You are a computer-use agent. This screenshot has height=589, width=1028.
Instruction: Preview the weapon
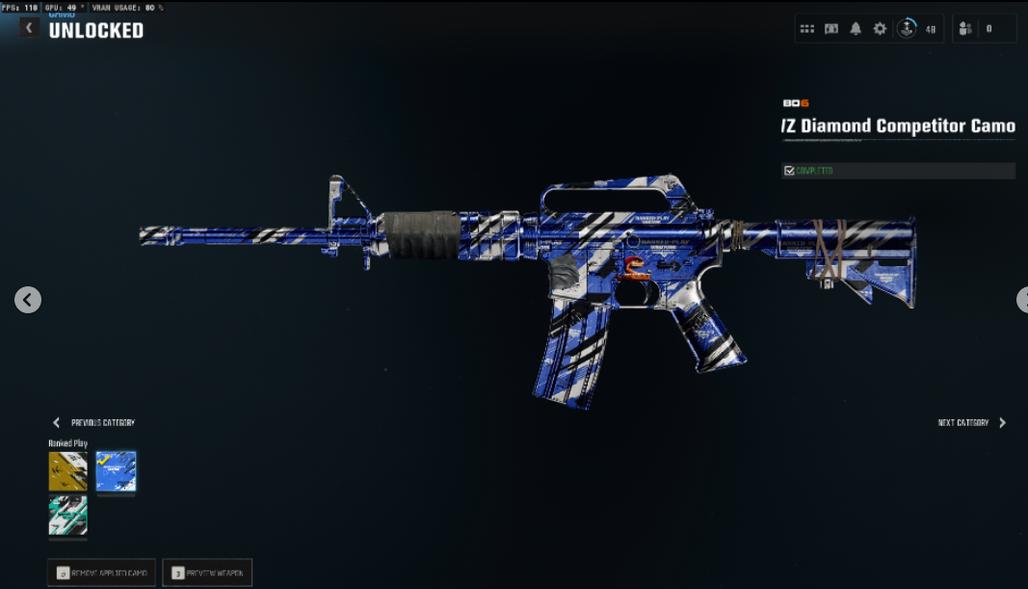[x=207, y=573]
